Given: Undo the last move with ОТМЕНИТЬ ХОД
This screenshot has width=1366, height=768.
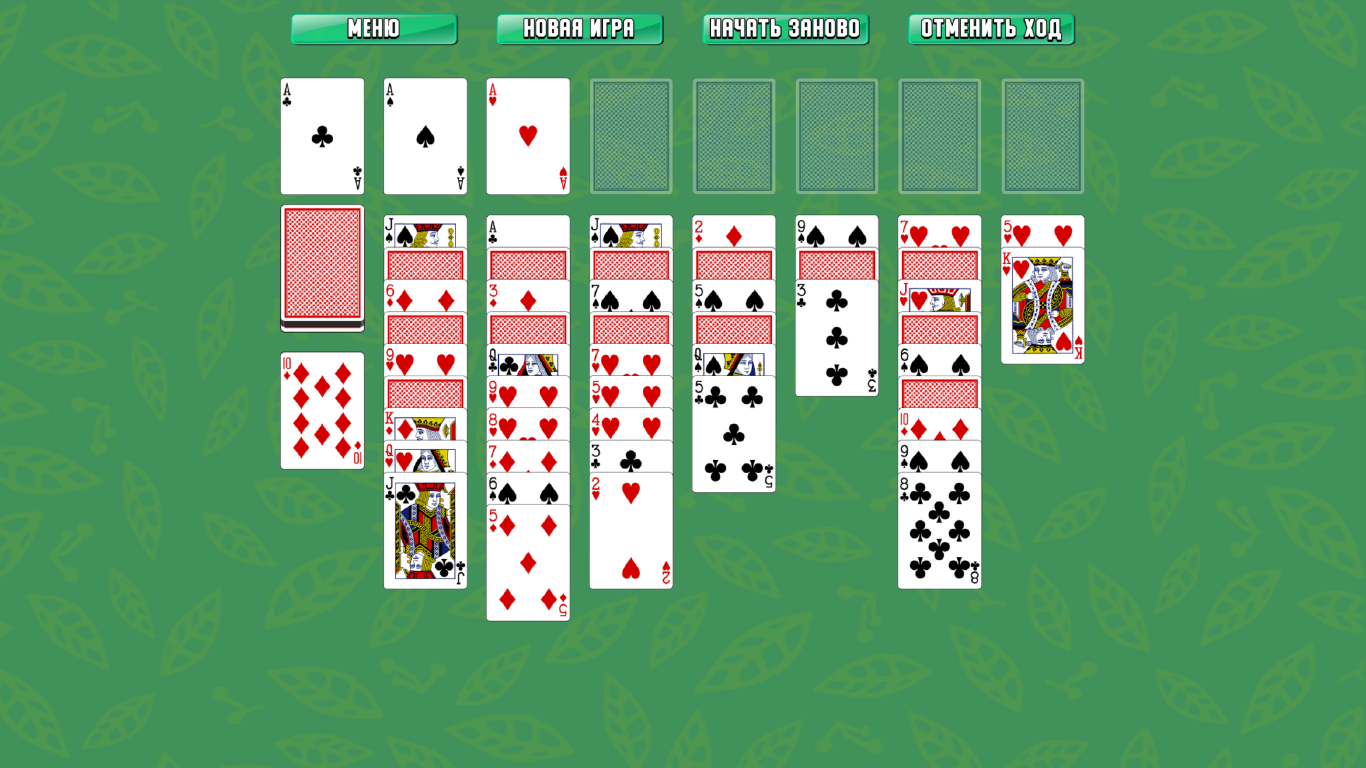Looking at the screenshot, I should click(990, 29).
